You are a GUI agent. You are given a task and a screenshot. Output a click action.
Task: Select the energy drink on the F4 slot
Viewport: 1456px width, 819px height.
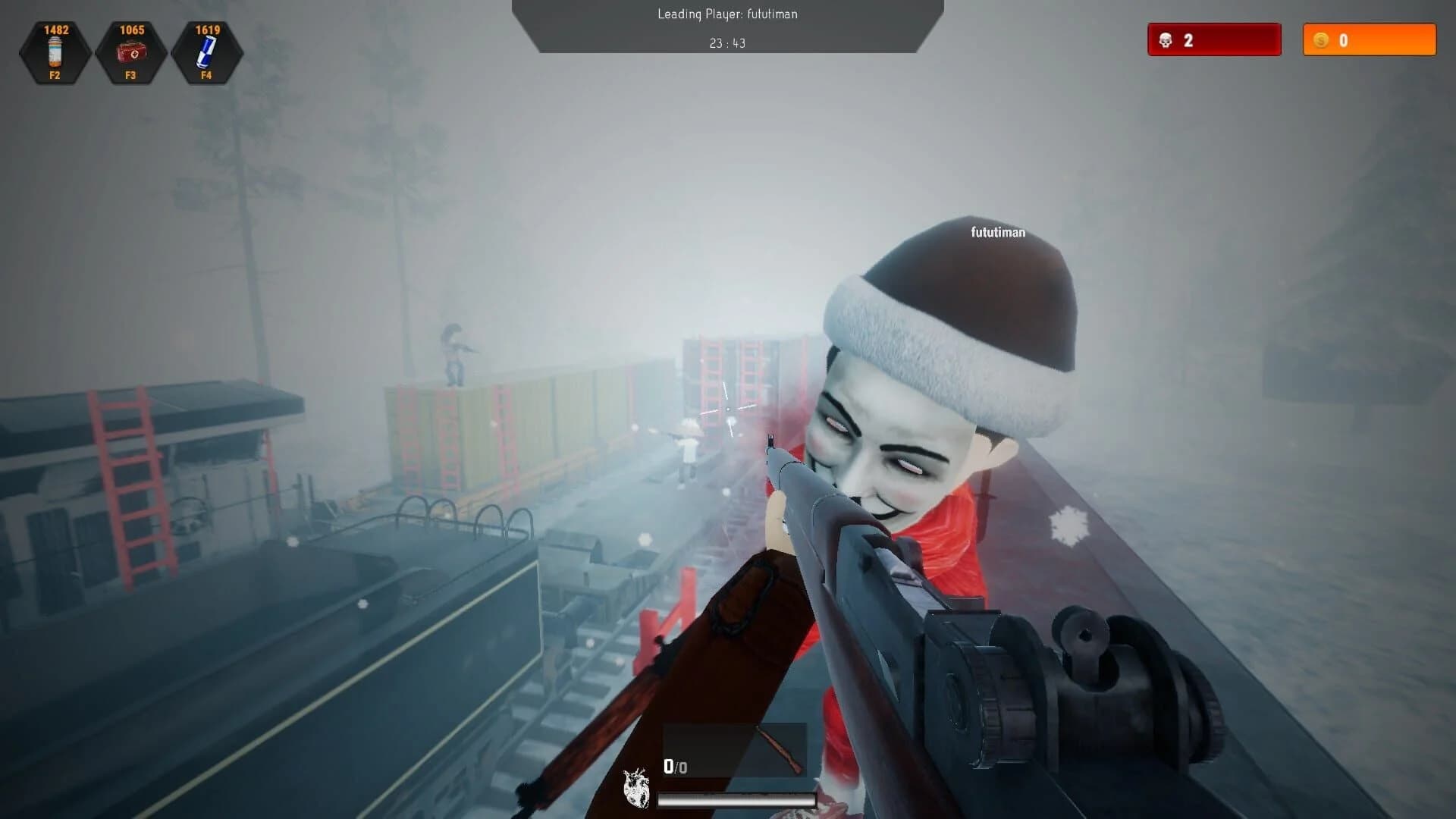tap(206, 52)
